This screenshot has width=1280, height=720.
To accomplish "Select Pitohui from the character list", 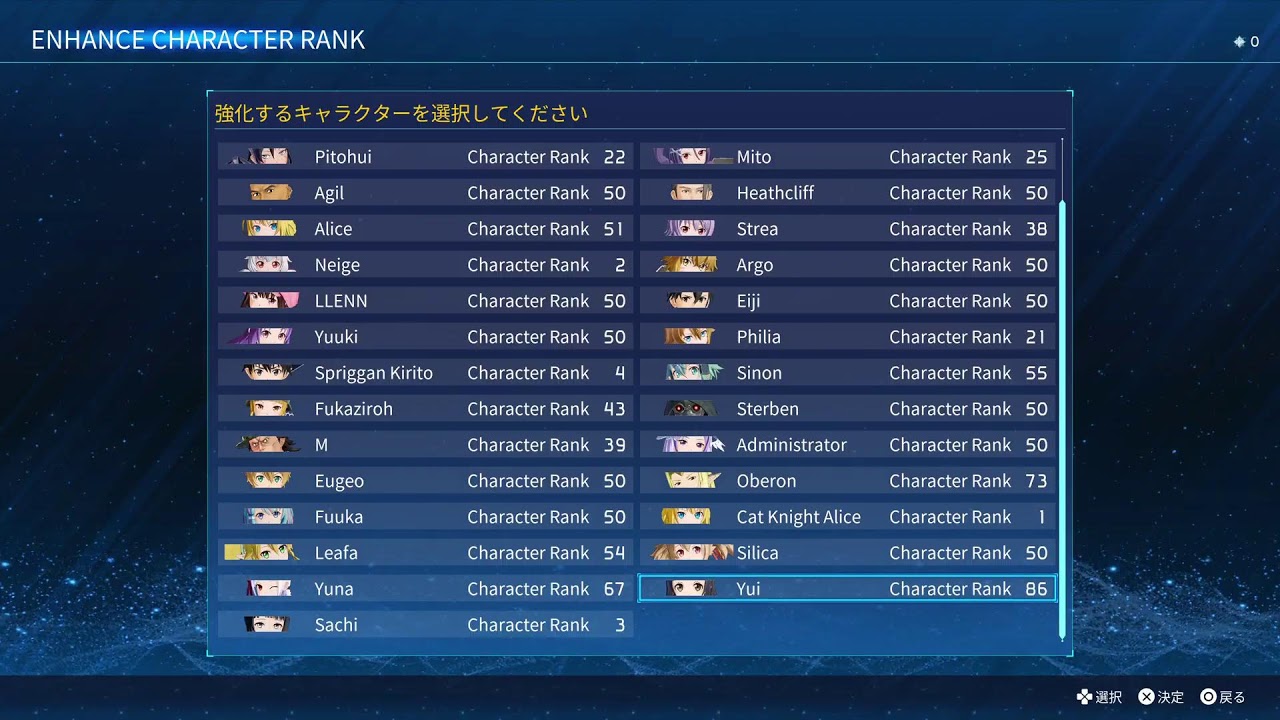I will [425, 157].
